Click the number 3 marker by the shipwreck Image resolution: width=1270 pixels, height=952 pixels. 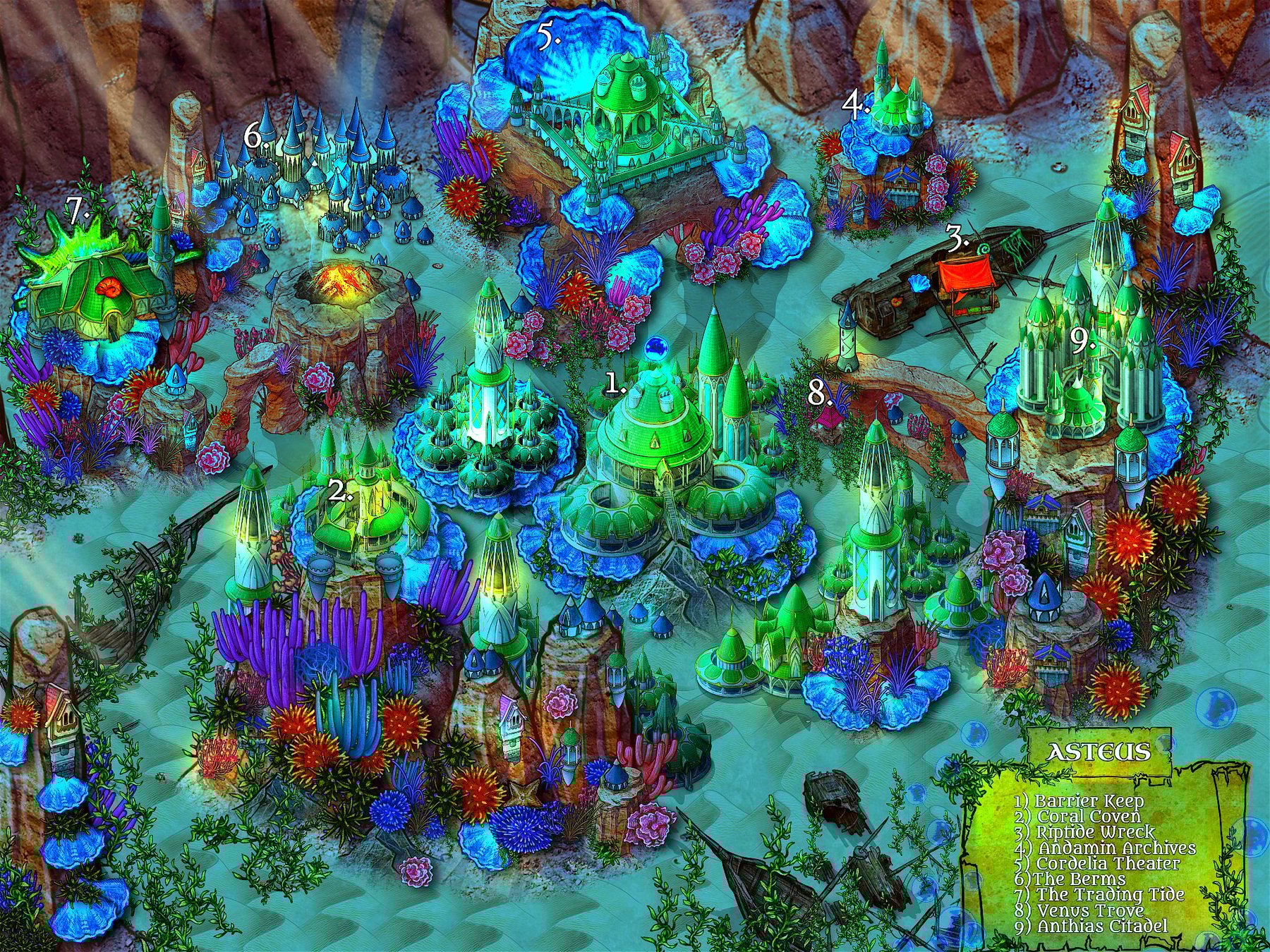[x=957, y=242]
